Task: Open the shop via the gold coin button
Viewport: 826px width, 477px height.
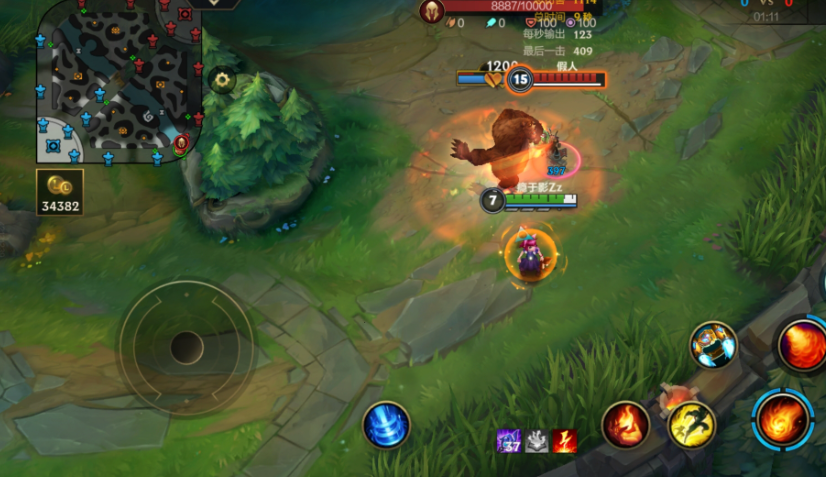Action: [60, 191]
